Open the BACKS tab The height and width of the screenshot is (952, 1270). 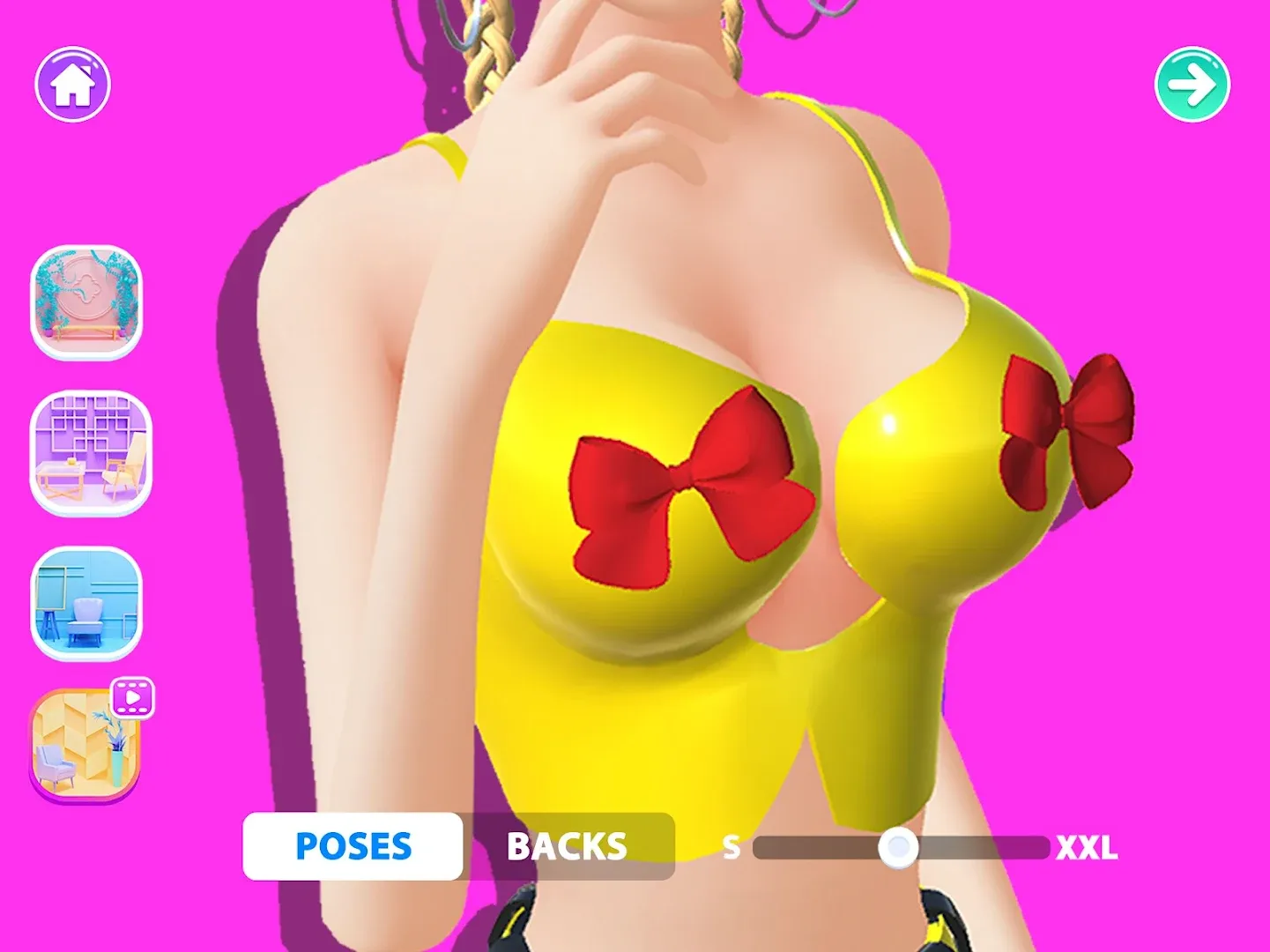pyautogui.click(x=567, y=846)
